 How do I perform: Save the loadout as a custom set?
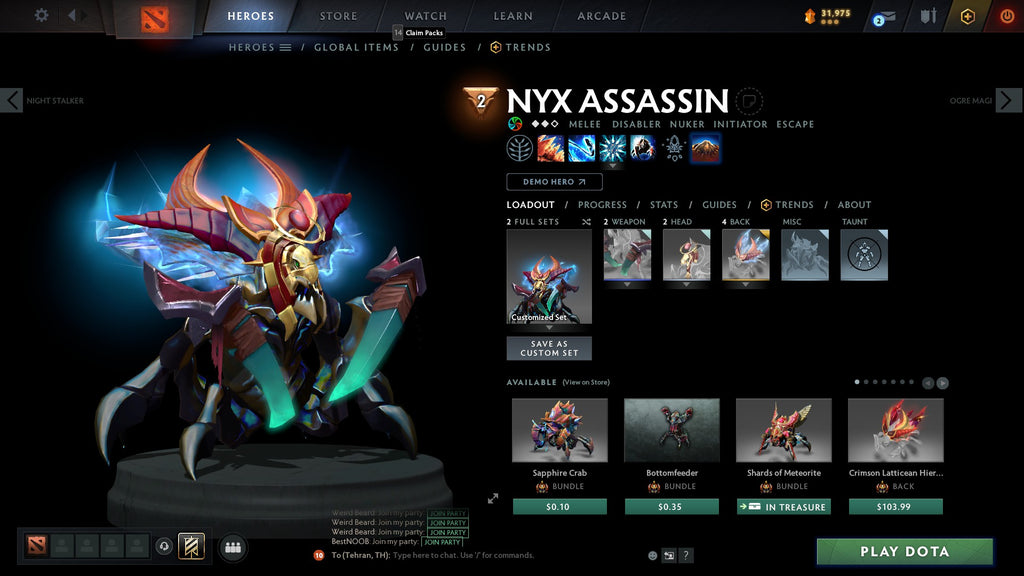[549, 348]
